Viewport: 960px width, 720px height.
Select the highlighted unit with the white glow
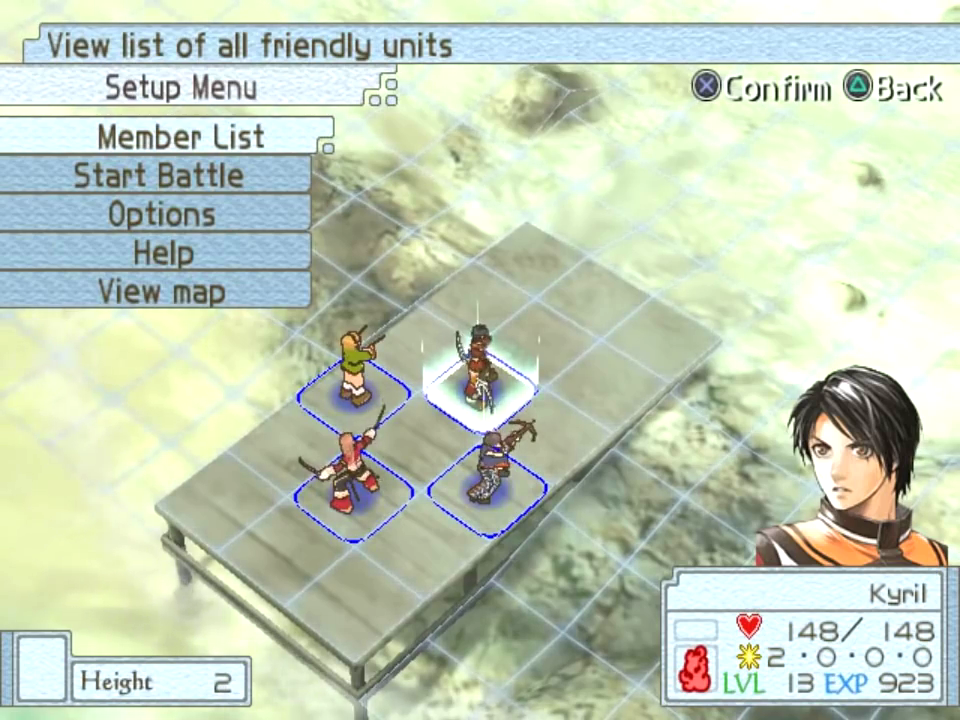(x=479, y=368)
